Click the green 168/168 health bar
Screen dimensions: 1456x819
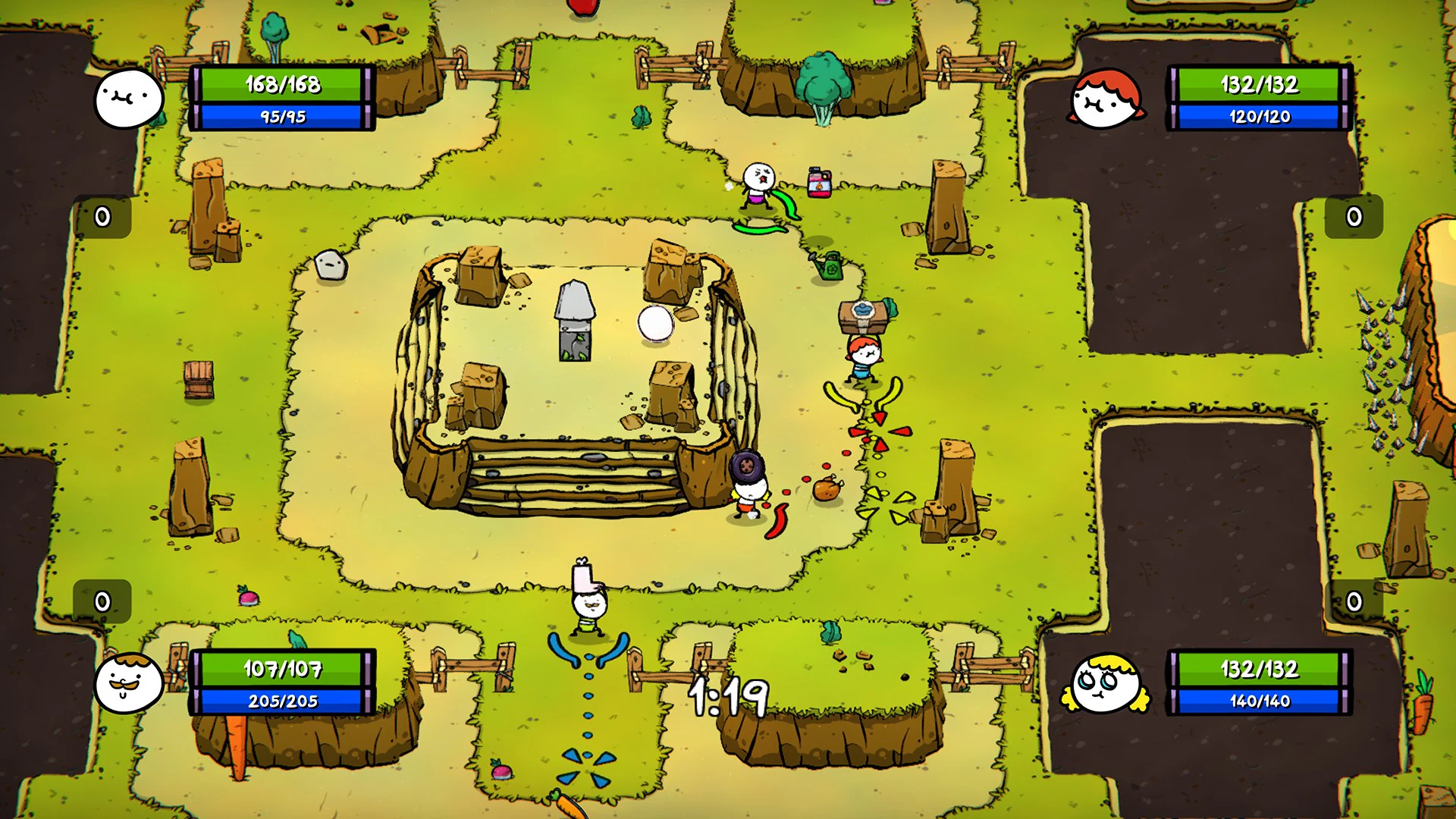pos(282,86)
